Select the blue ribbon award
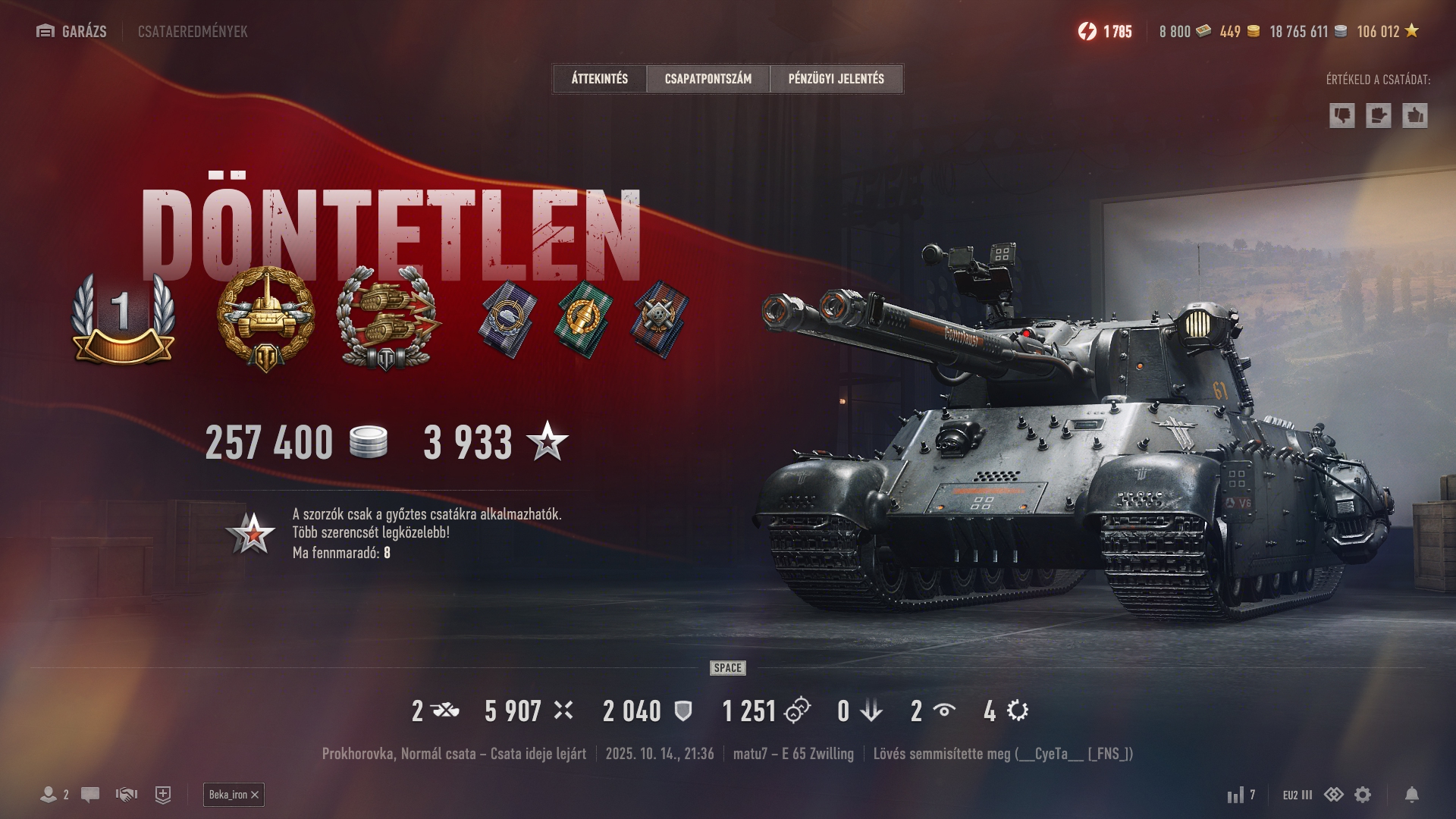This screenshot has height=819, width=1456. pos(507,318)
